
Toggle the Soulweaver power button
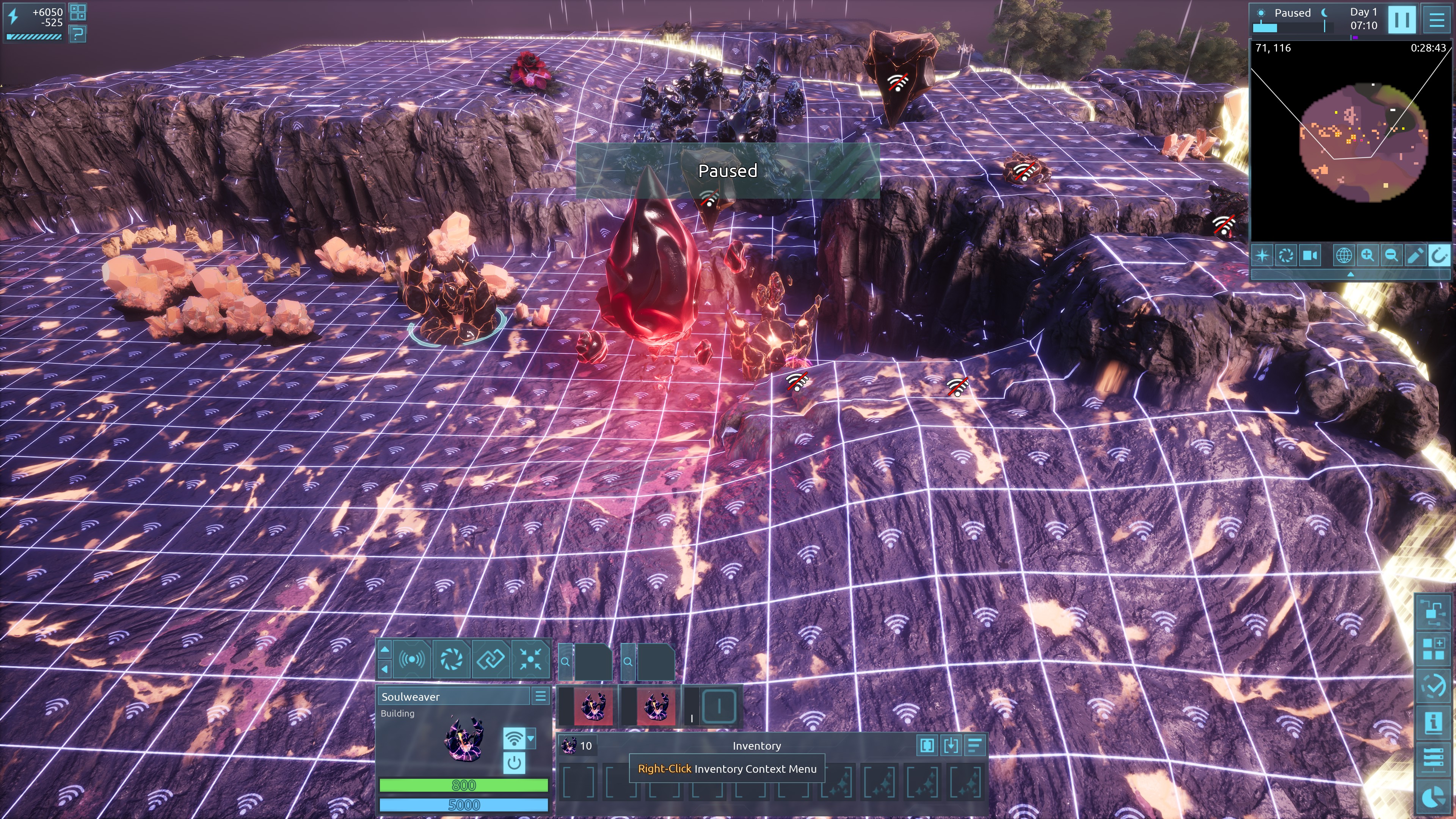[514, 763]
